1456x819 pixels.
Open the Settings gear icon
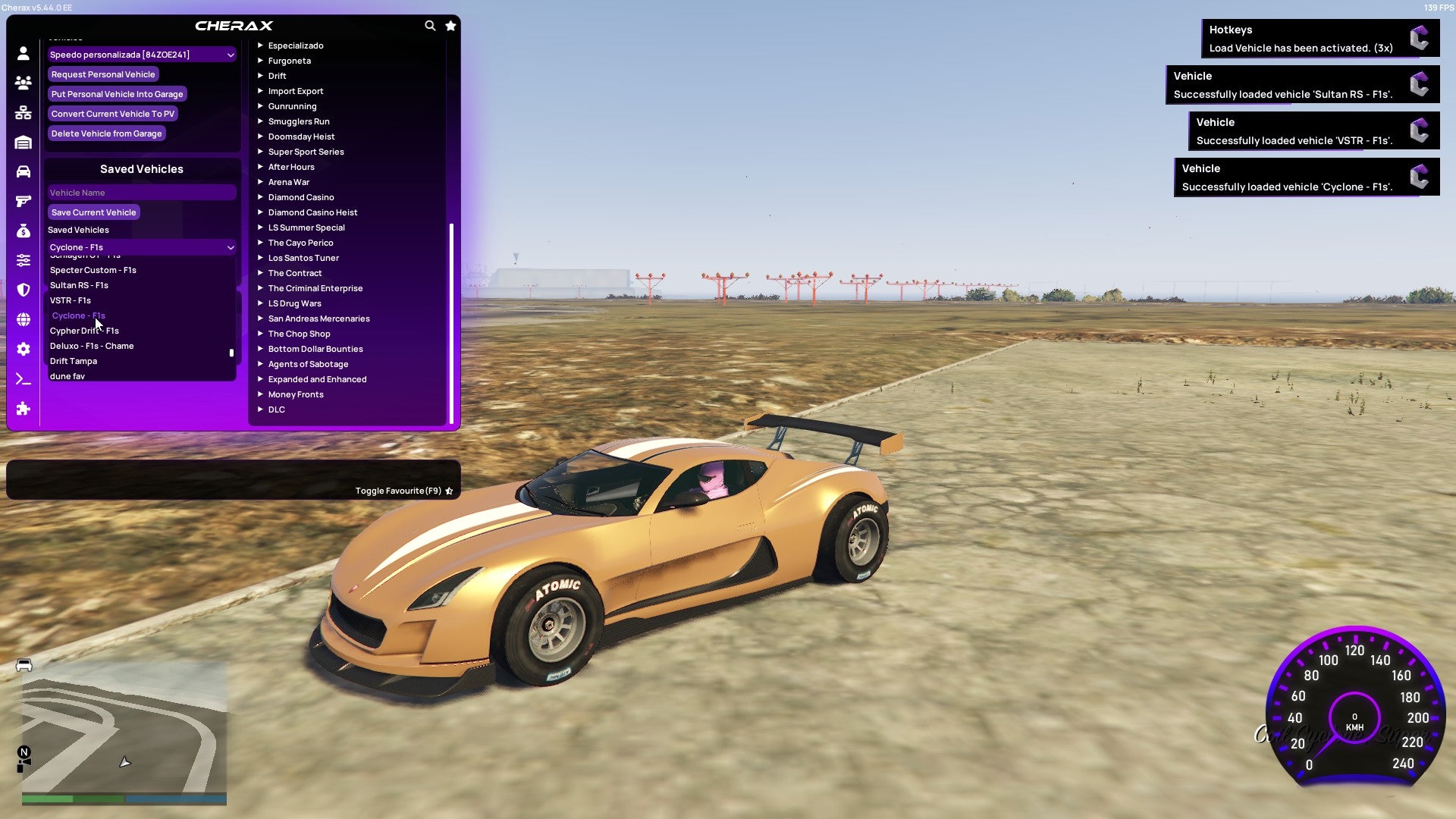[x=23, y=349]
